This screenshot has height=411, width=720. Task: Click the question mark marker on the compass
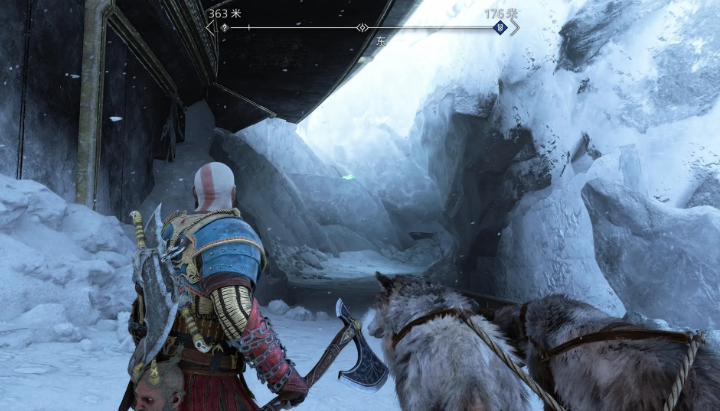click(224, 27)
